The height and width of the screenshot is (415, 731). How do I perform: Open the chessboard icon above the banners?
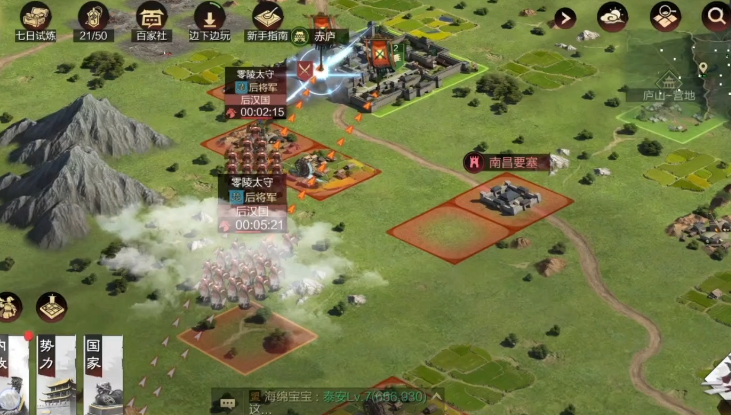click(x=51, y=307)
